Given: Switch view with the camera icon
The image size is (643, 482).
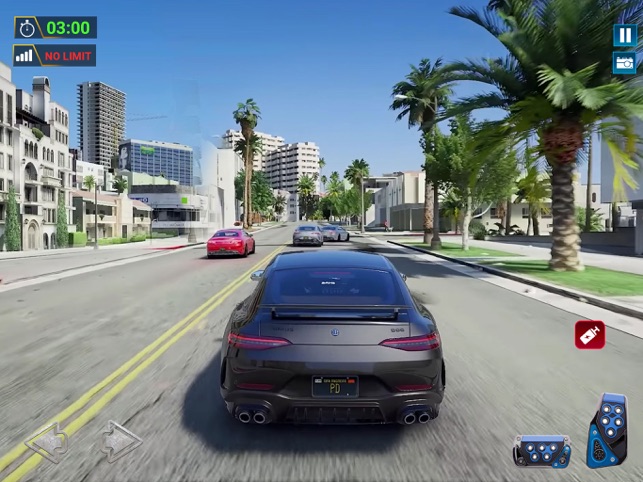Looking at the screenshot, I should (x=624, y=63).
